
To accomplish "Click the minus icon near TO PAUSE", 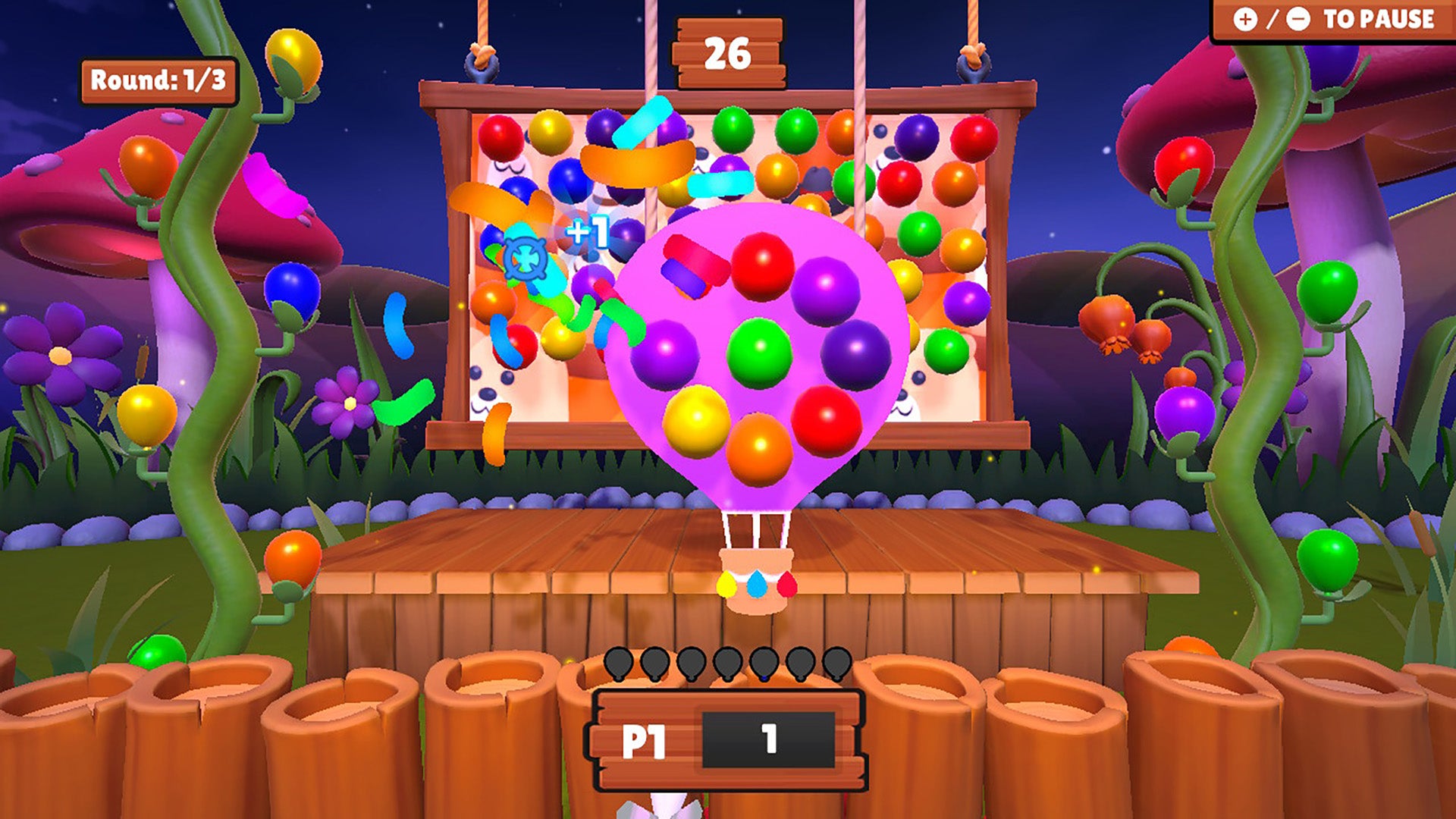I will click(1297, 19).
